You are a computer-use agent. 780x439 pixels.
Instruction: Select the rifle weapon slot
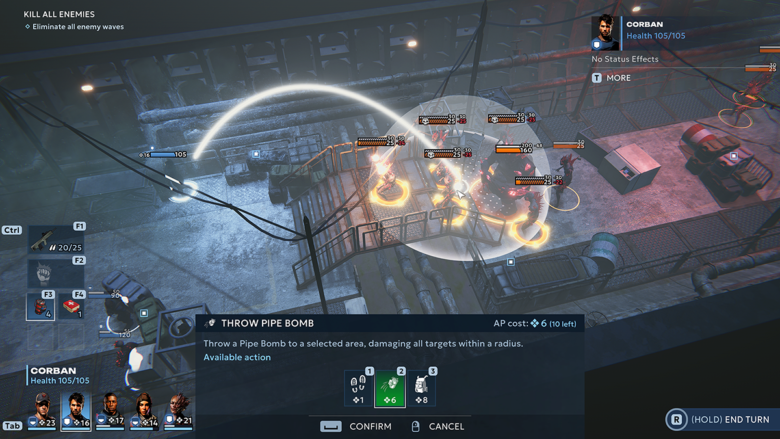click(x=56, y=241)
